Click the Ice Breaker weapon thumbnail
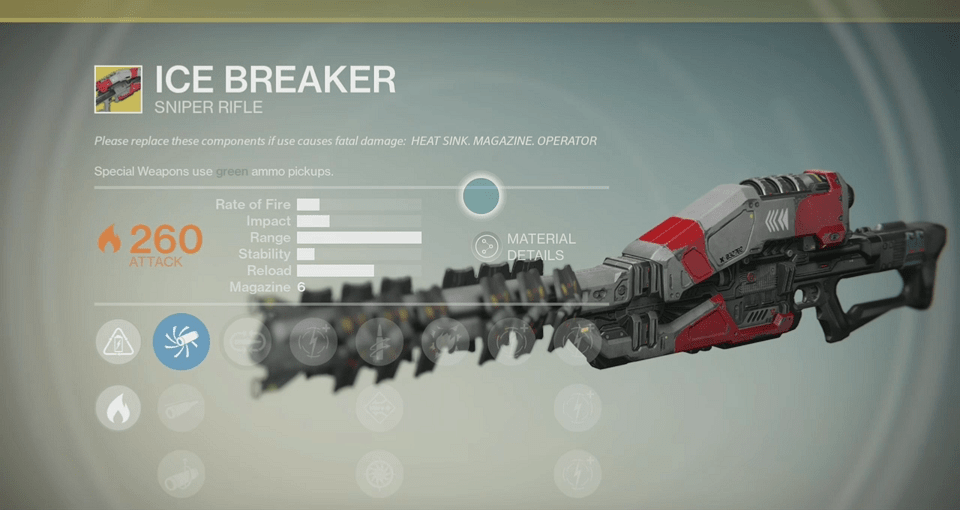Image resolution: width=960 pixels, height=510 pixels. point(118,89)
